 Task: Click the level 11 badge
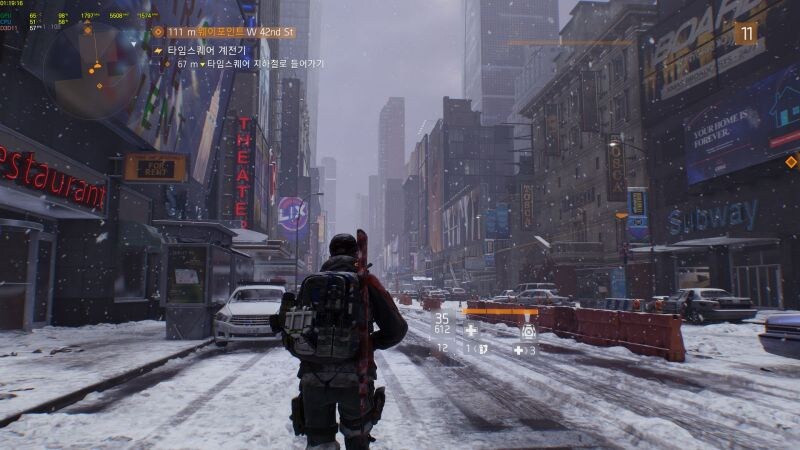click(746, 33)
